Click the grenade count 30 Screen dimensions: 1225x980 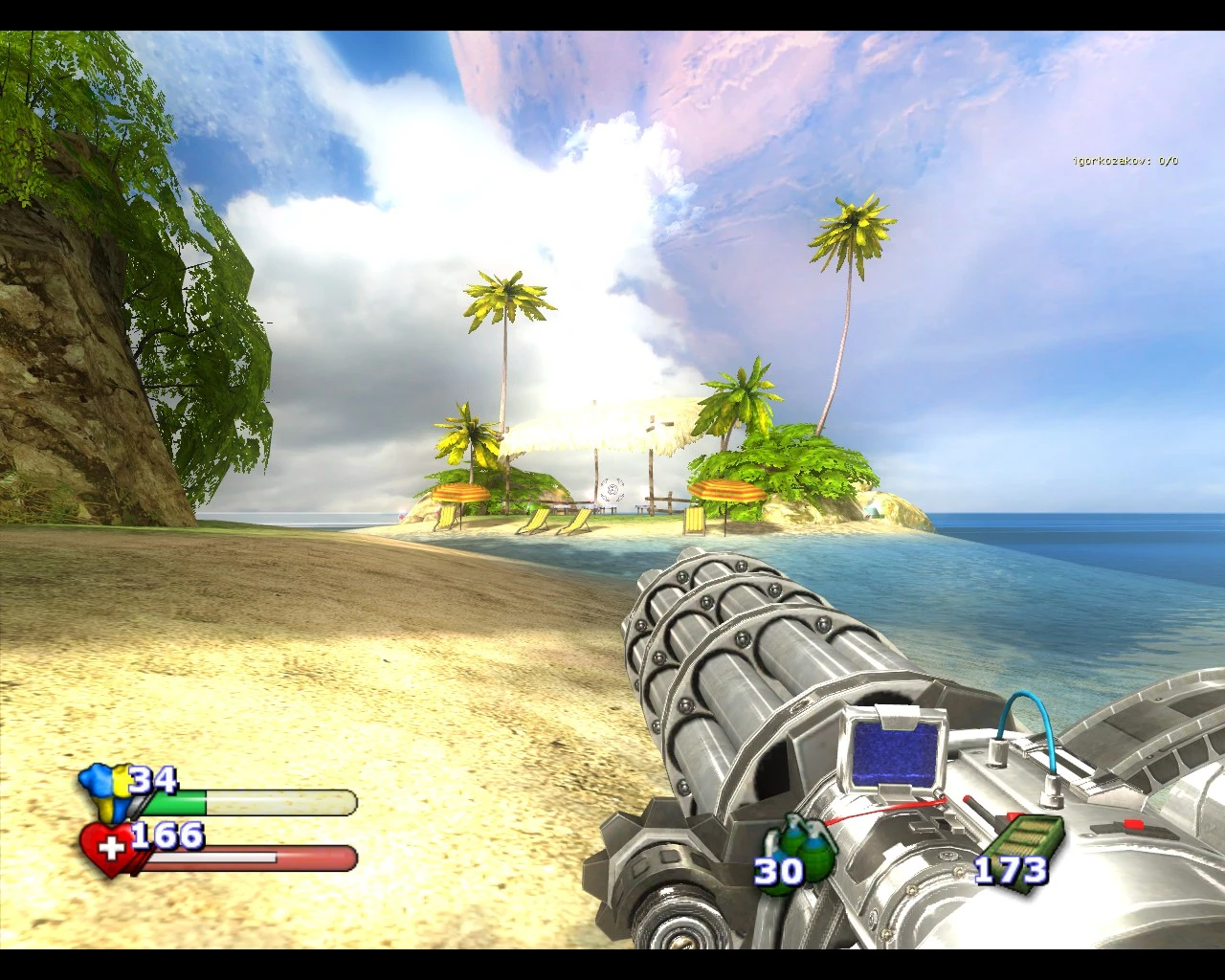pyautogui.click(x=777, y=872)
